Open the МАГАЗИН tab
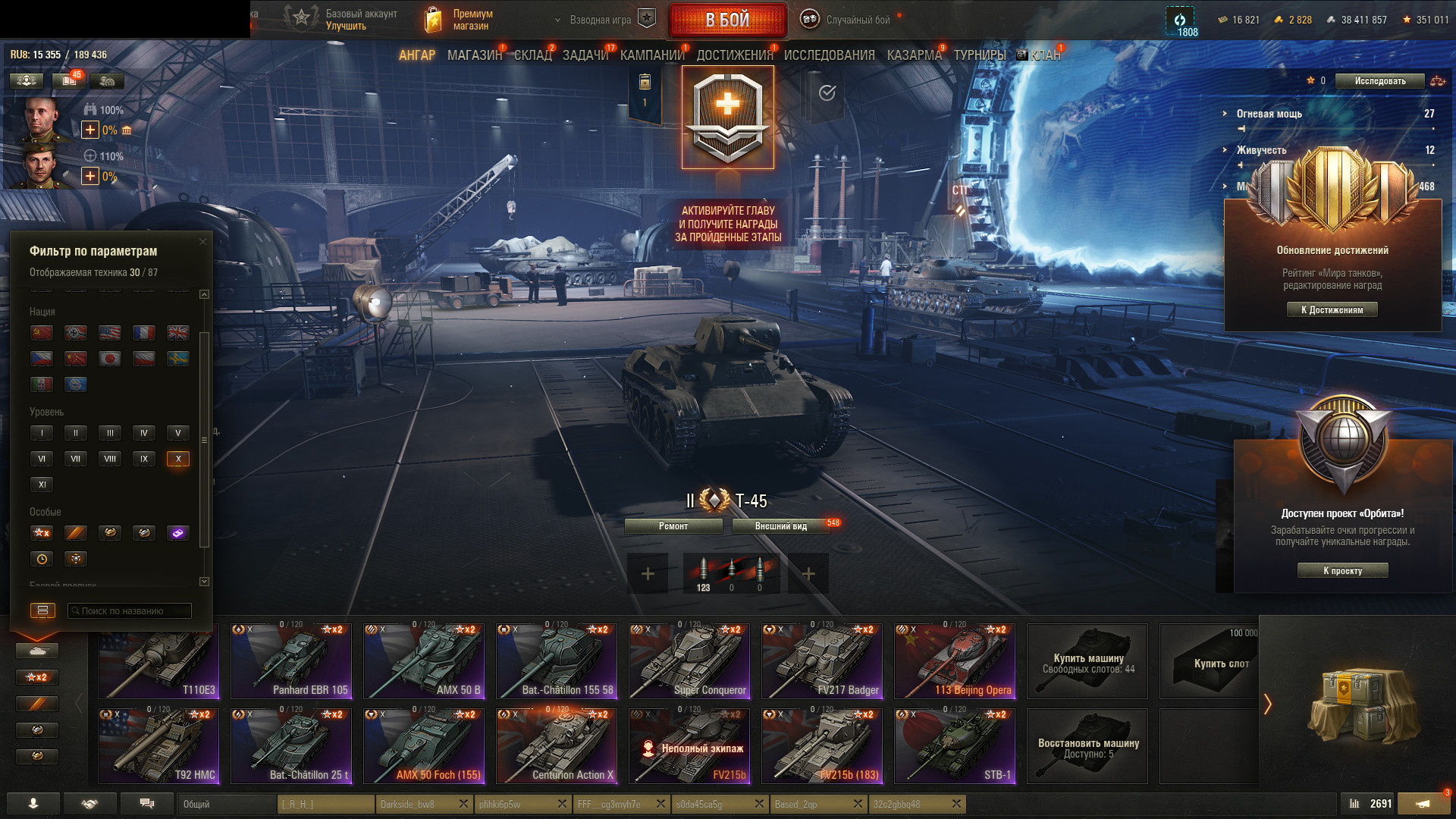The width and height of the screenshot is (1456, 819). click(x=475, y=55)
